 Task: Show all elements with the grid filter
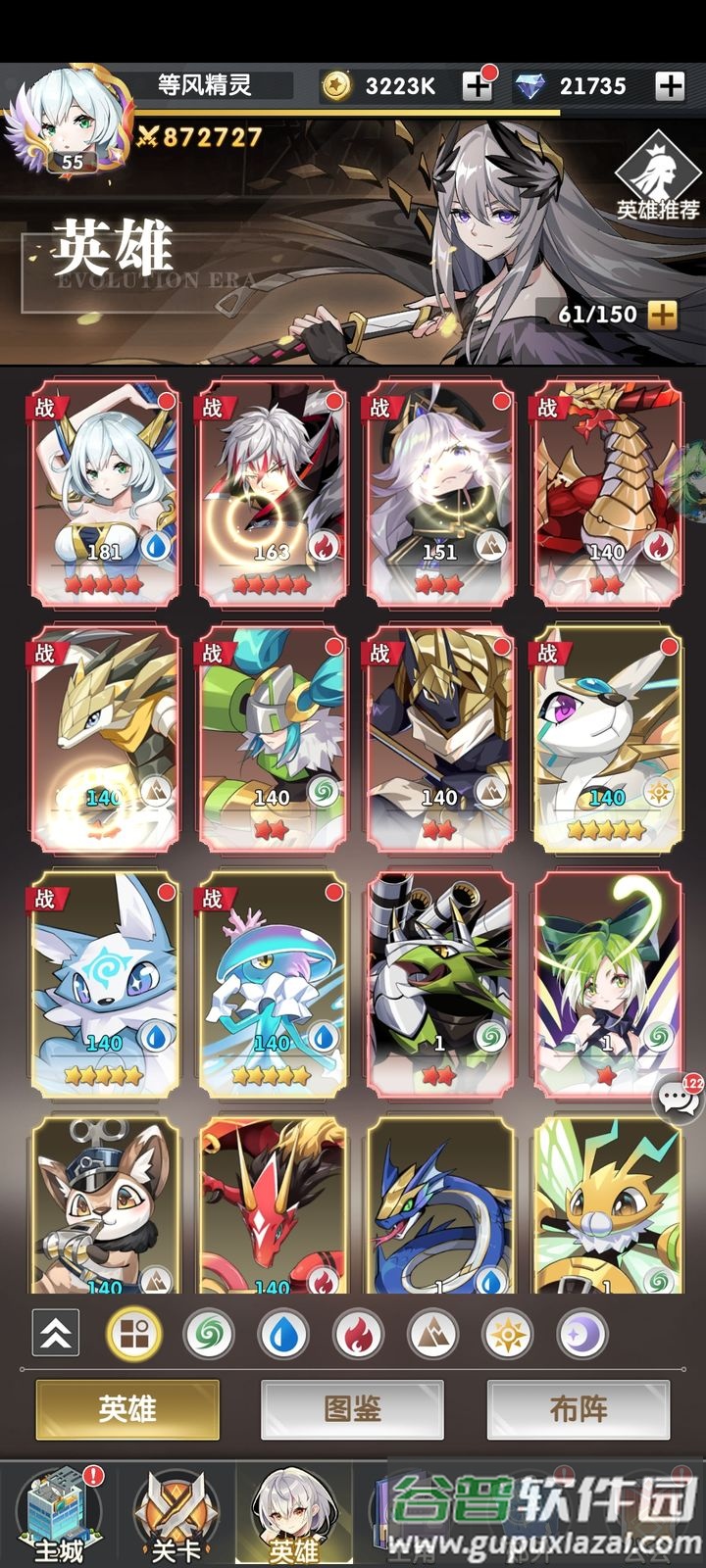point(133,1334)
